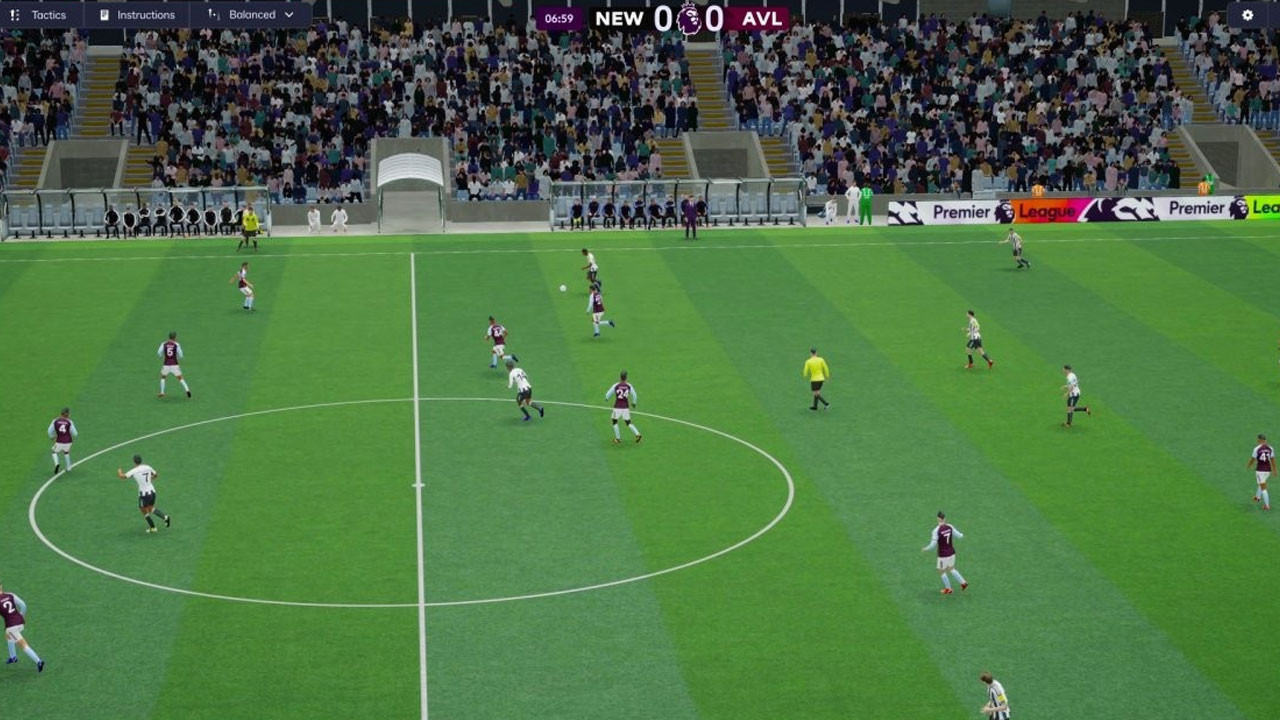Select the Tactics formation icon
The image size is (1280, 720).
point(14,14)
